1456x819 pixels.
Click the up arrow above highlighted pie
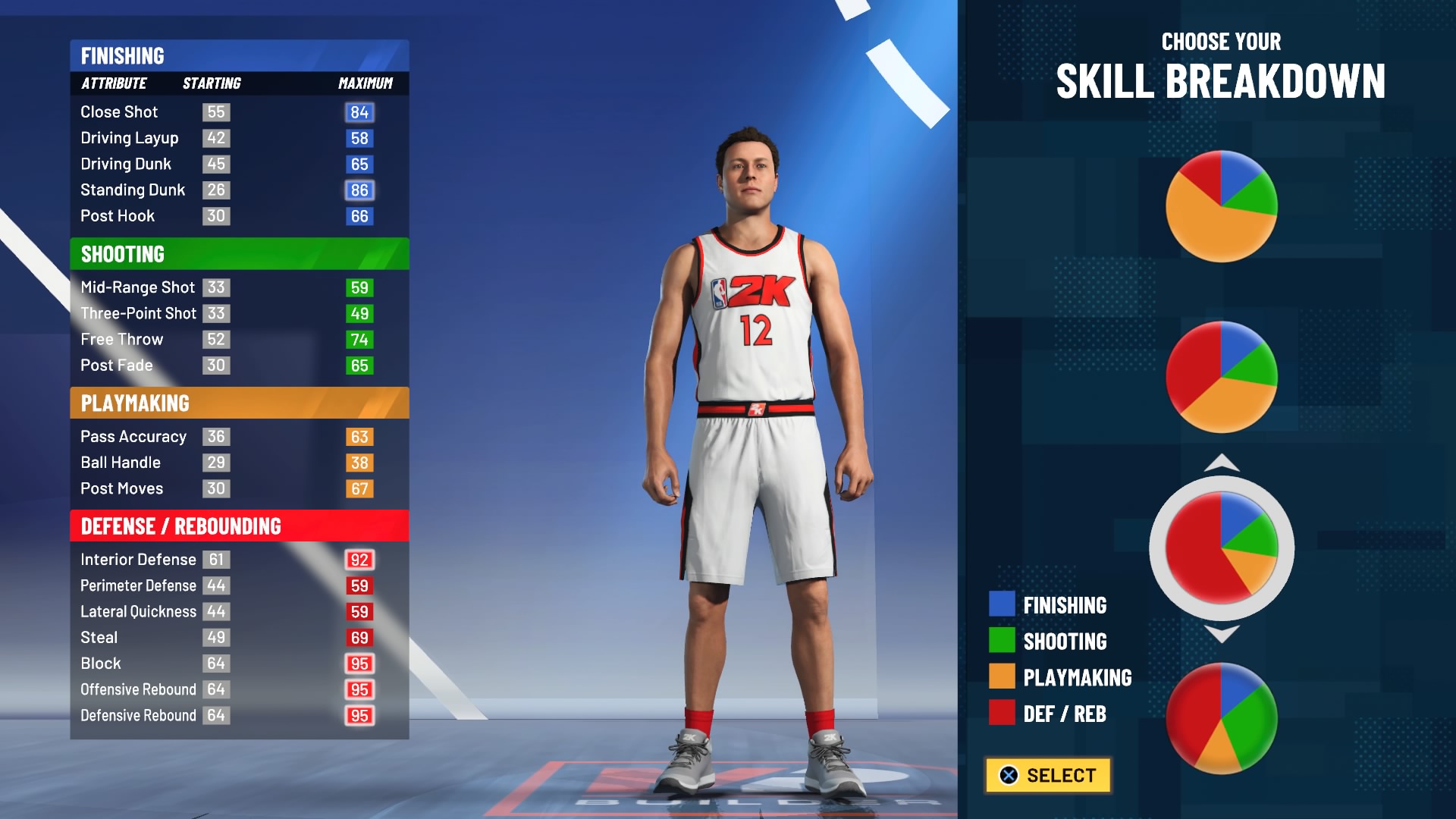(x=1222, y=463)
